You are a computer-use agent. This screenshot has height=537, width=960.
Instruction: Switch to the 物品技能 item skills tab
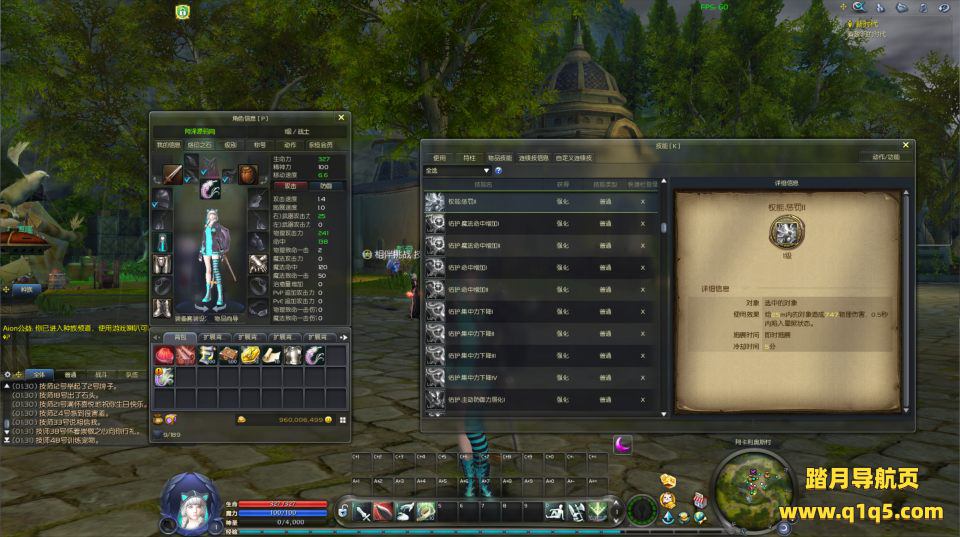pos(499,157)
